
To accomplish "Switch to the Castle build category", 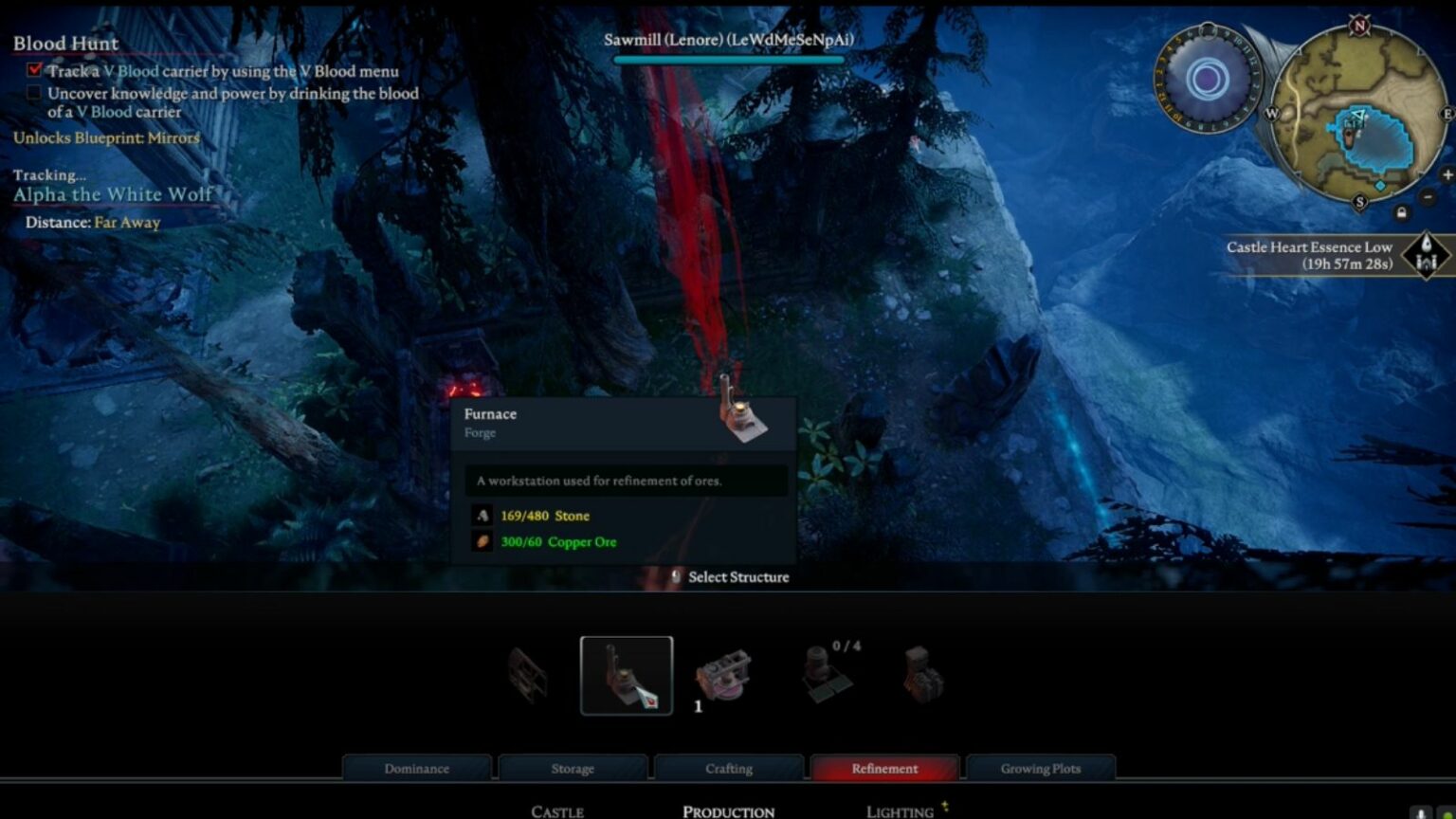I will tap(557, 811).
